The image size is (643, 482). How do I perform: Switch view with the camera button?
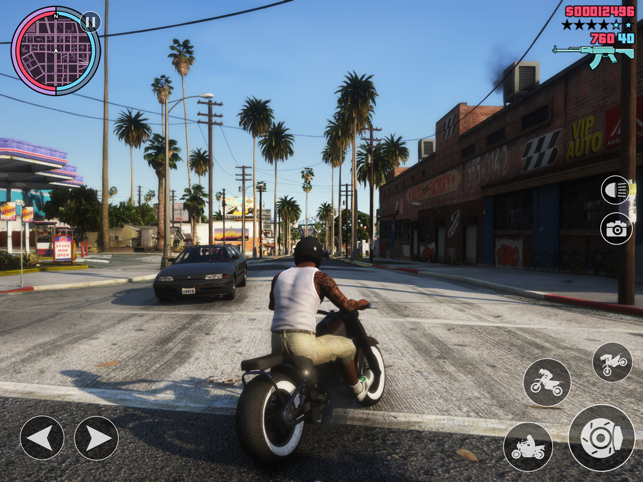616,229
